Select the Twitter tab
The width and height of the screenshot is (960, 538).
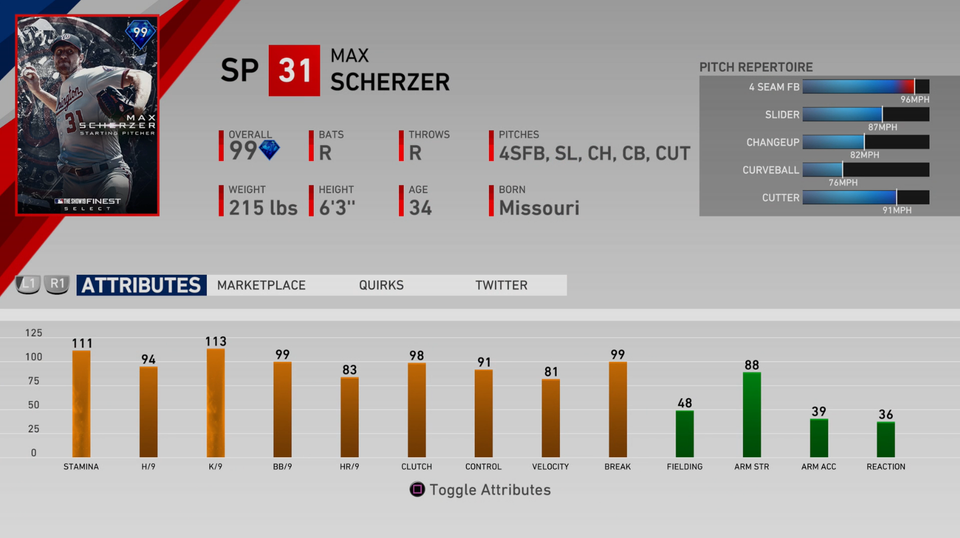(501, 285)
